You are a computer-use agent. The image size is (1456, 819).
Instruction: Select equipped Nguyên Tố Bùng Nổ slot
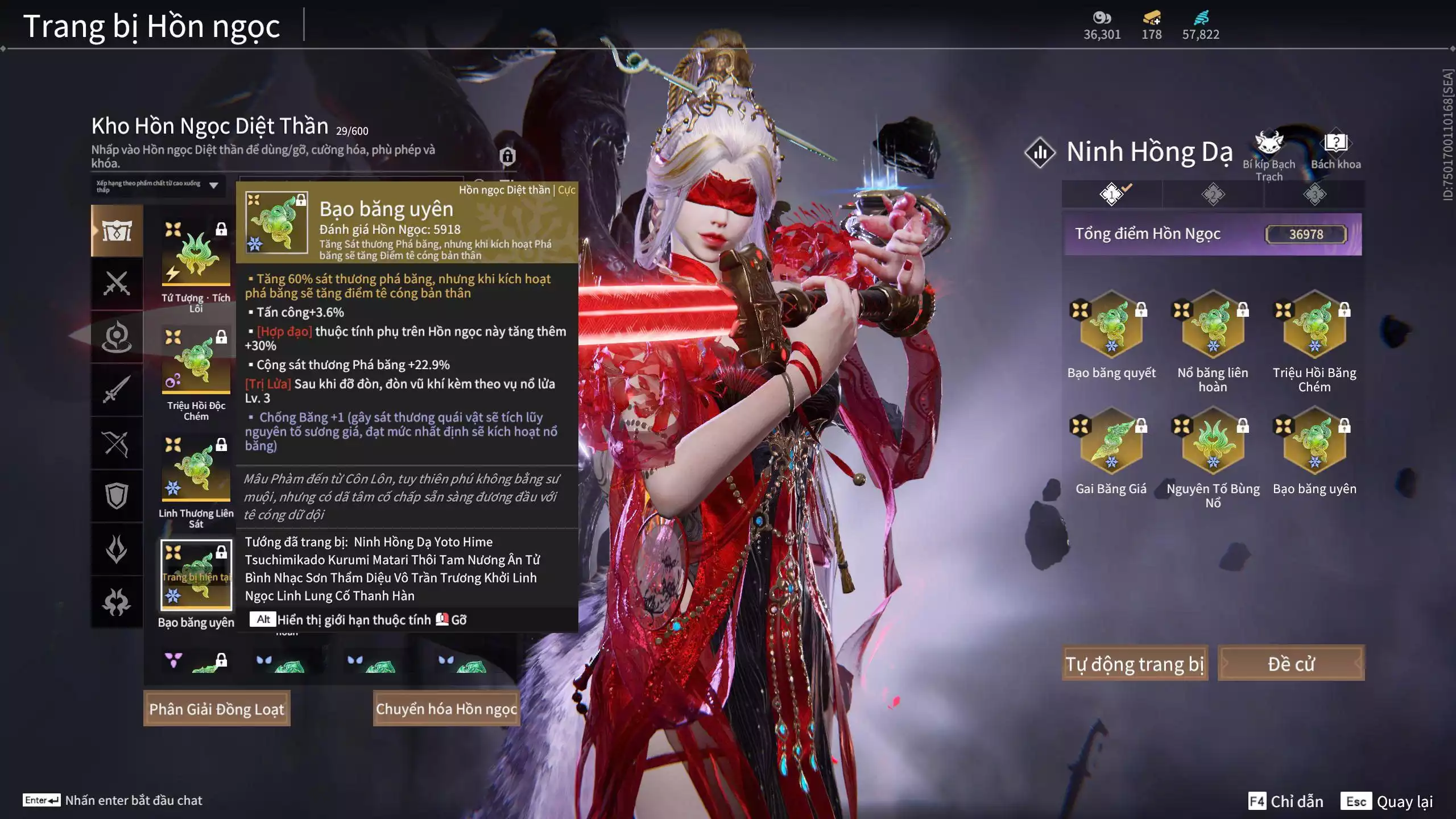tap(1213, 441)
